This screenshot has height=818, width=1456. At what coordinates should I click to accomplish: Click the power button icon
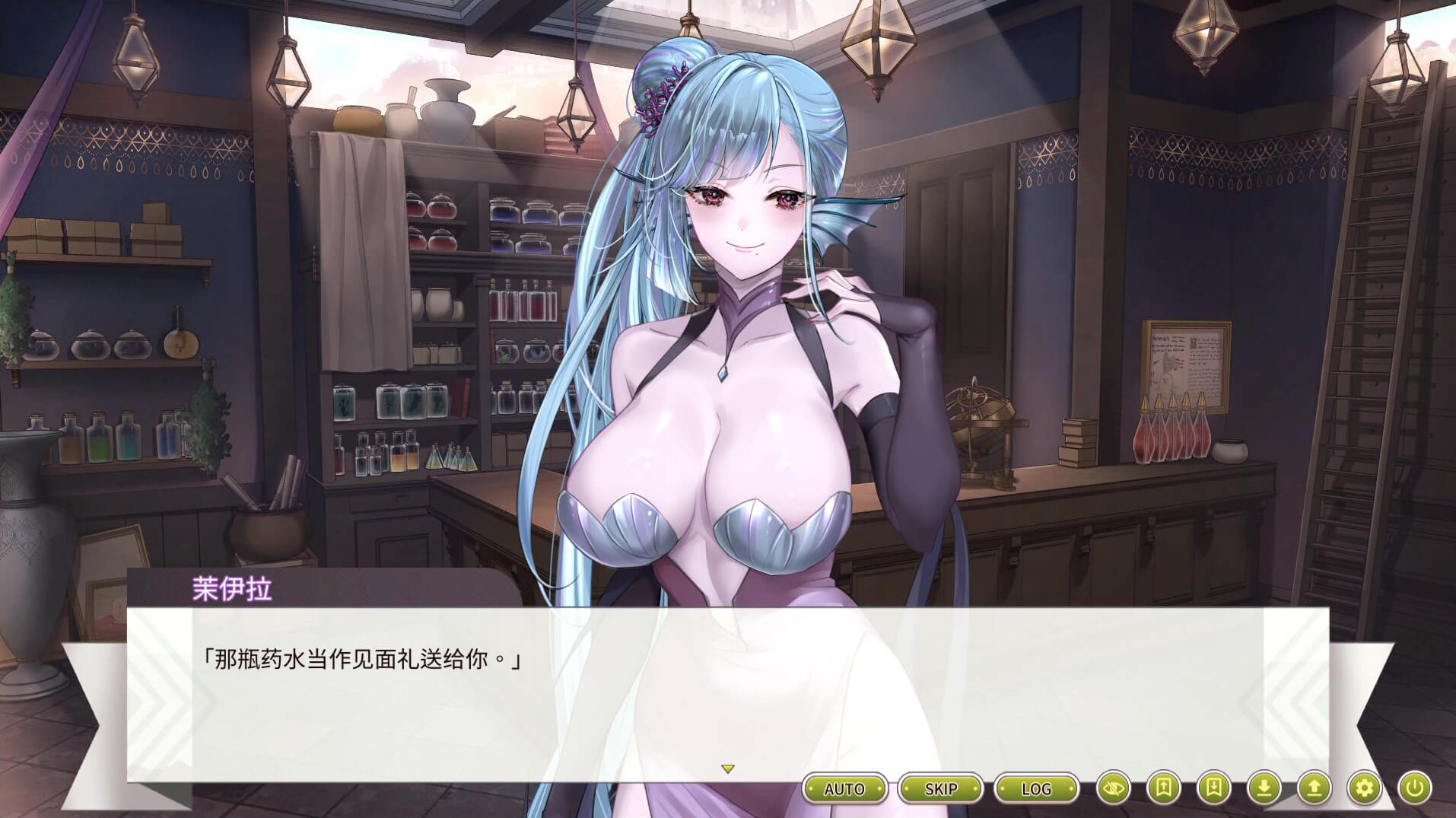click(1415, 788)
